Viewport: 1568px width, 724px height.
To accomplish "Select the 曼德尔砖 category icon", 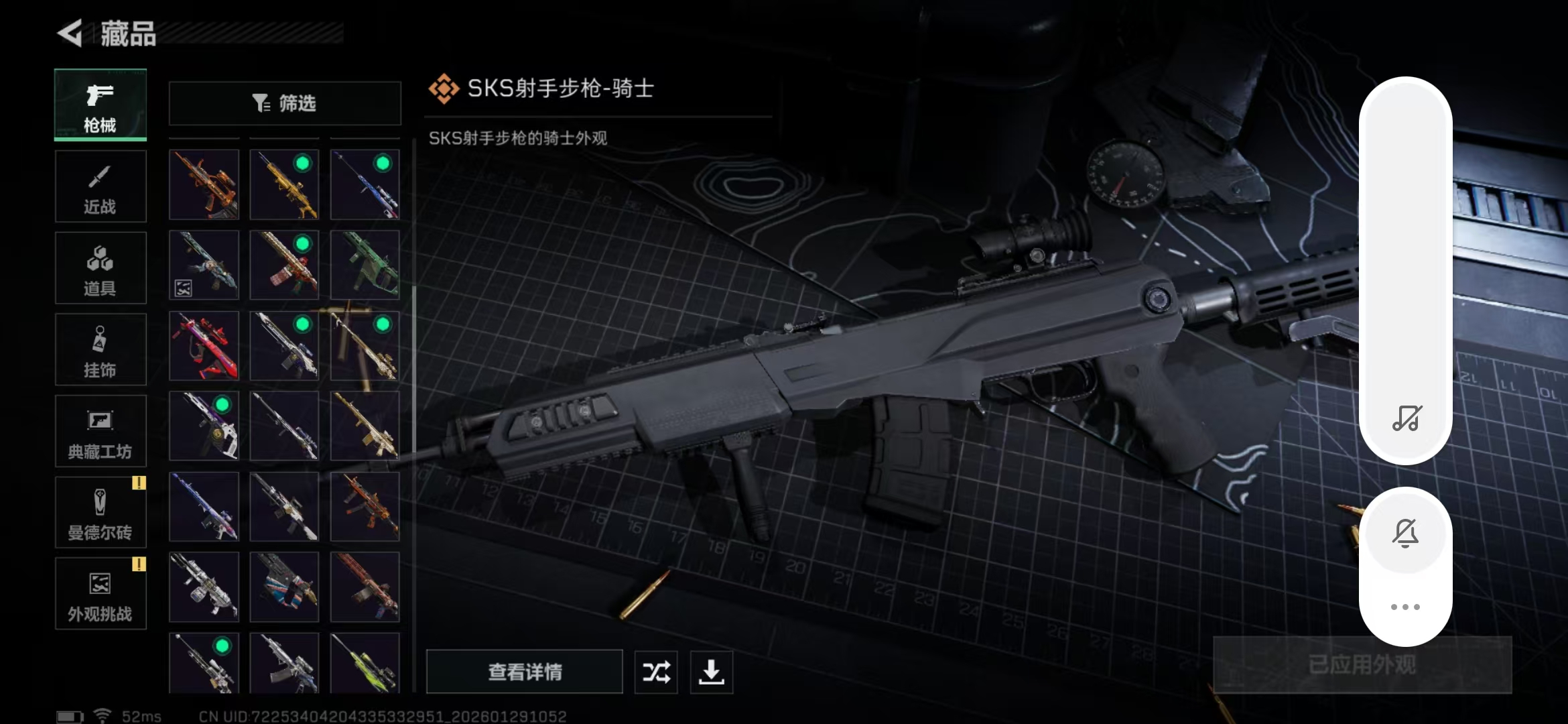I will (x=100, y=512).
